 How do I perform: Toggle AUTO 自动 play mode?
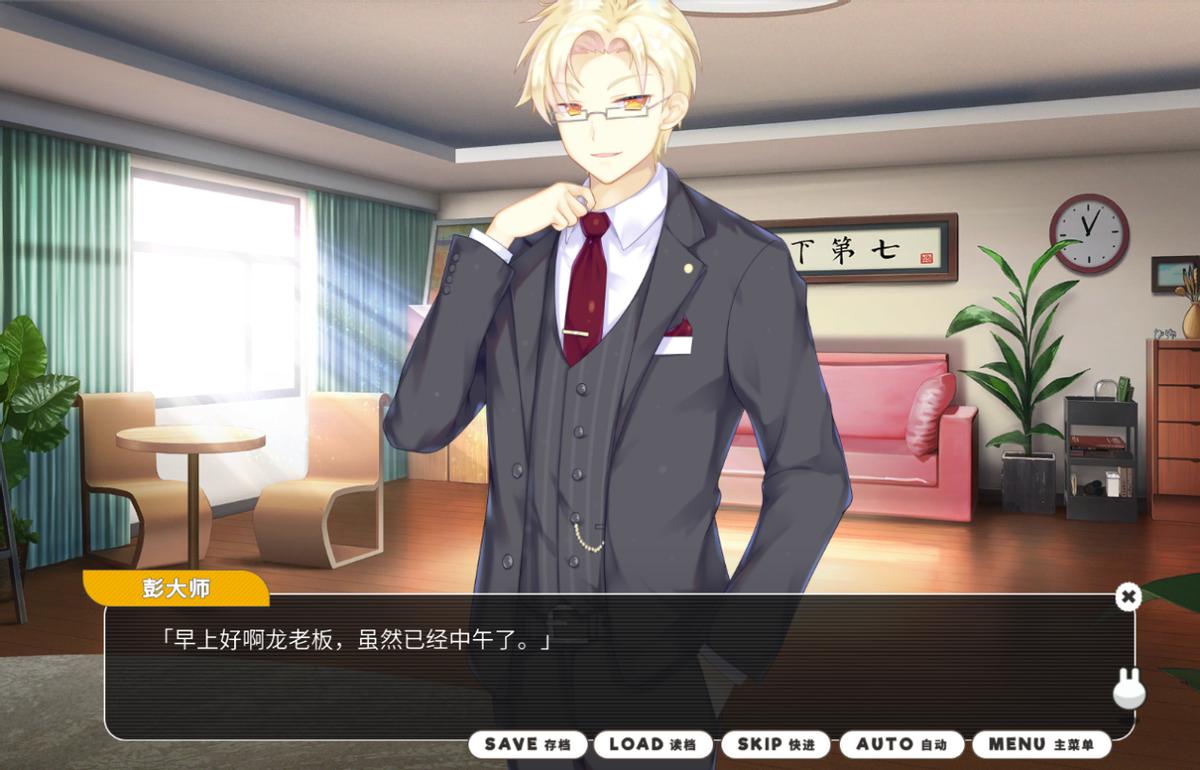(901, 744)
